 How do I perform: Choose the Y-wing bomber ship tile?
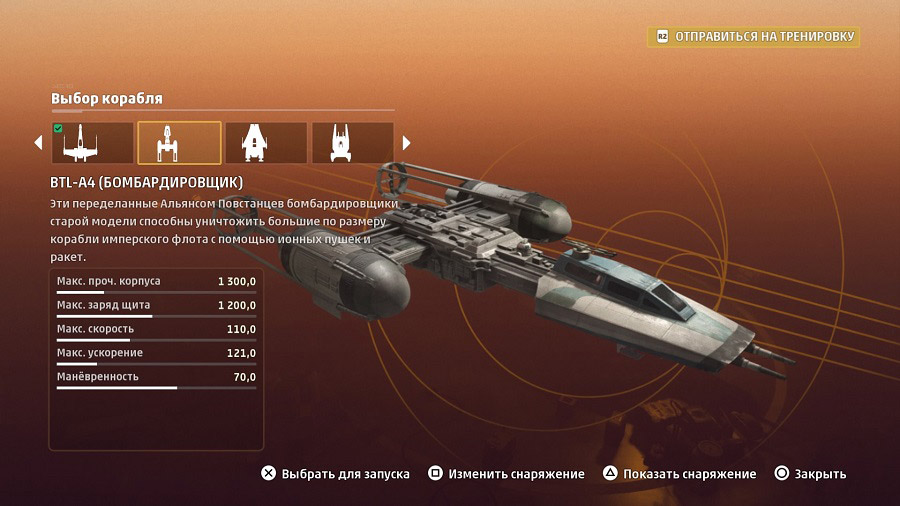pyautogui.click(x=179, y=143)
